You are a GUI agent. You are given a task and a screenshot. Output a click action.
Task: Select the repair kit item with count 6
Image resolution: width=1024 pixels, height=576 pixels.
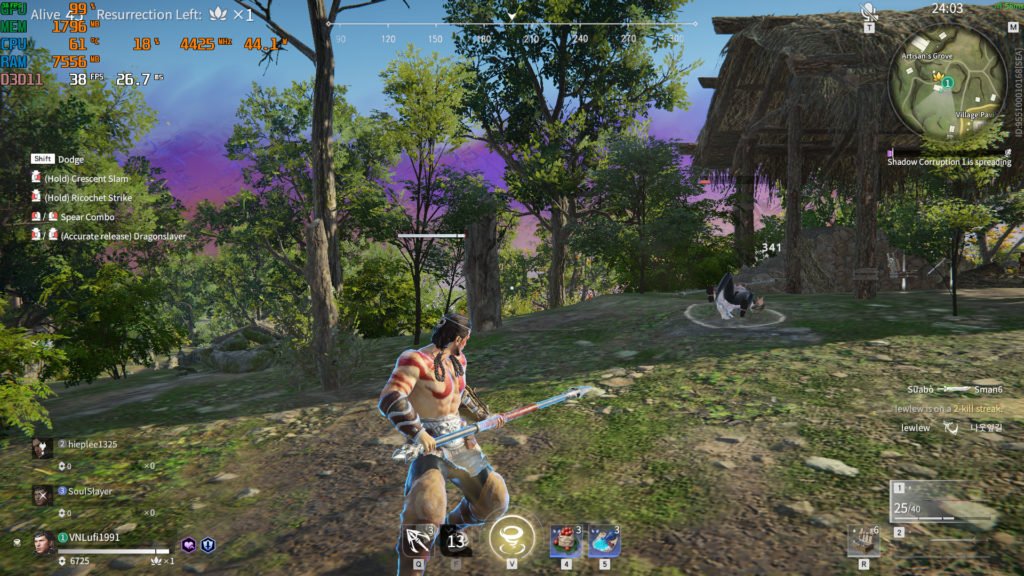click(863, 540)
